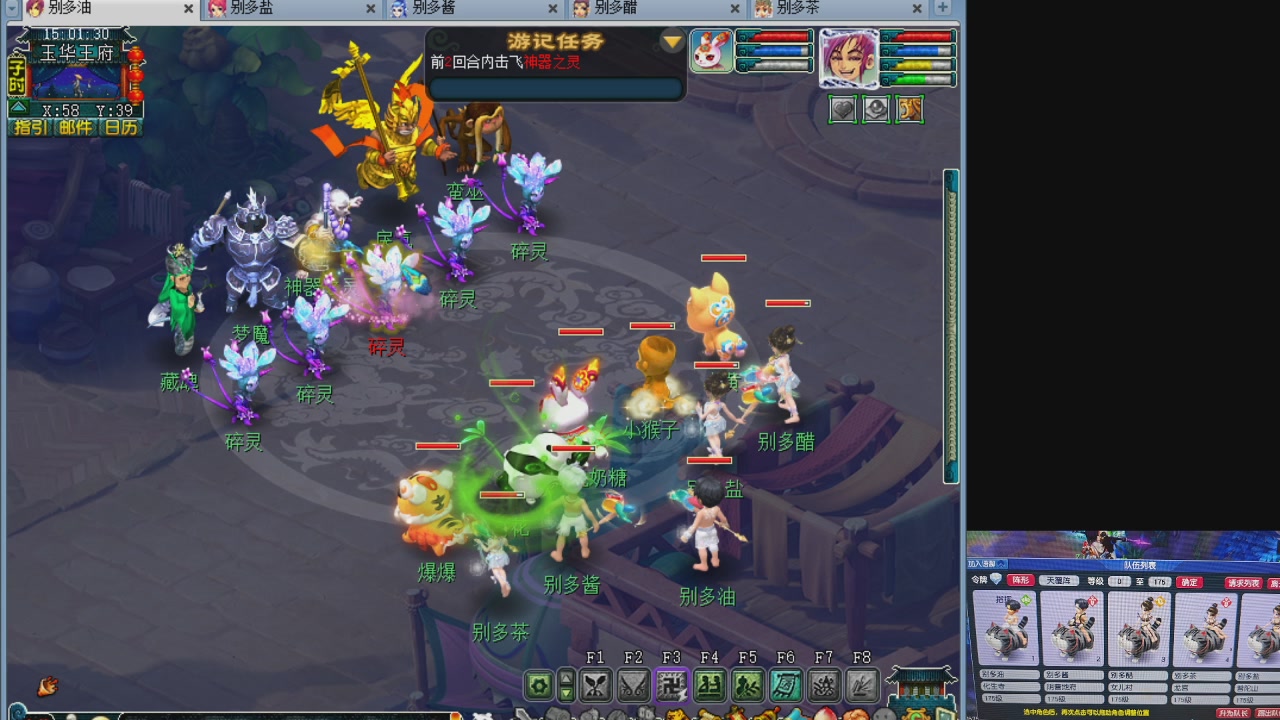1280x720 pixels.
Task: Select the F5 green skill icon
Action: tap(749, 685)
